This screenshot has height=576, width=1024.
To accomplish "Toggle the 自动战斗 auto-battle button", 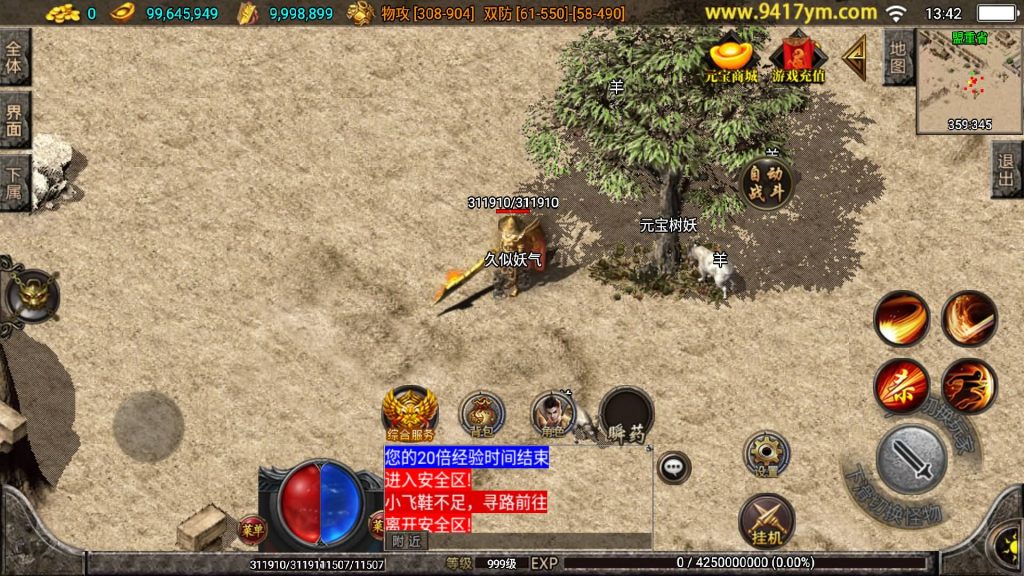I will point(767,181).
